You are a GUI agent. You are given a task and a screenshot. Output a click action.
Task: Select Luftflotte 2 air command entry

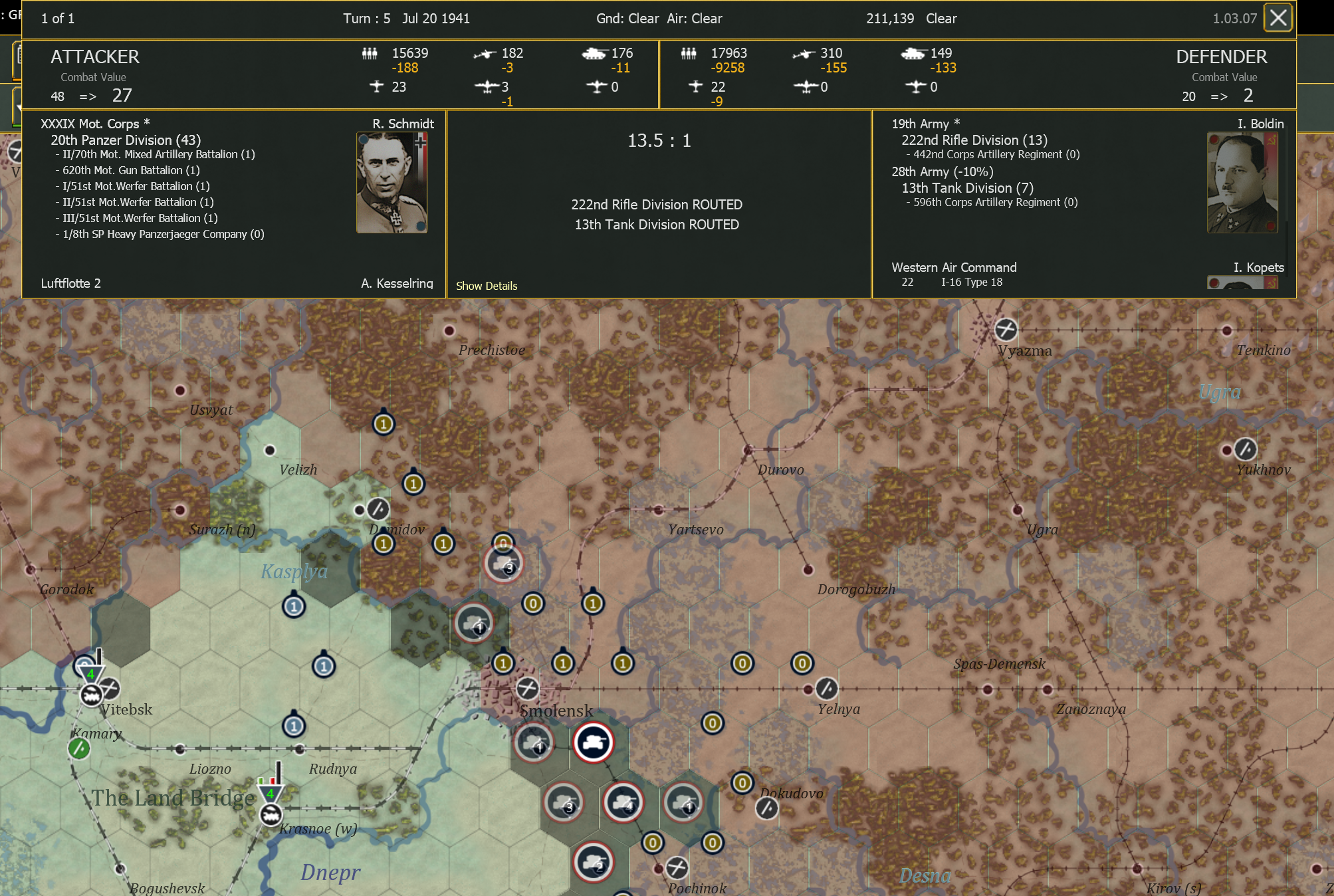point(71,283)
